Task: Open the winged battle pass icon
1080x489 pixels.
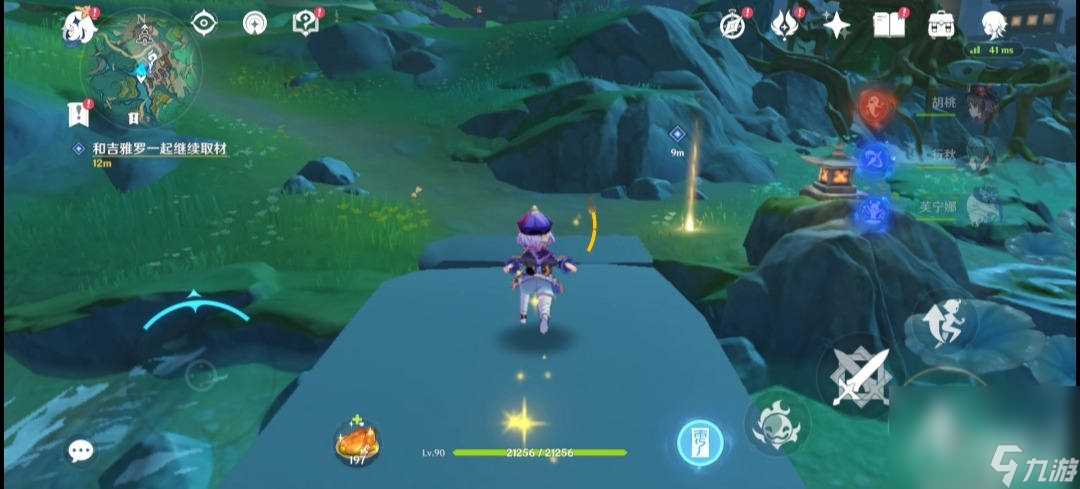Action: (x=783, y=24)
